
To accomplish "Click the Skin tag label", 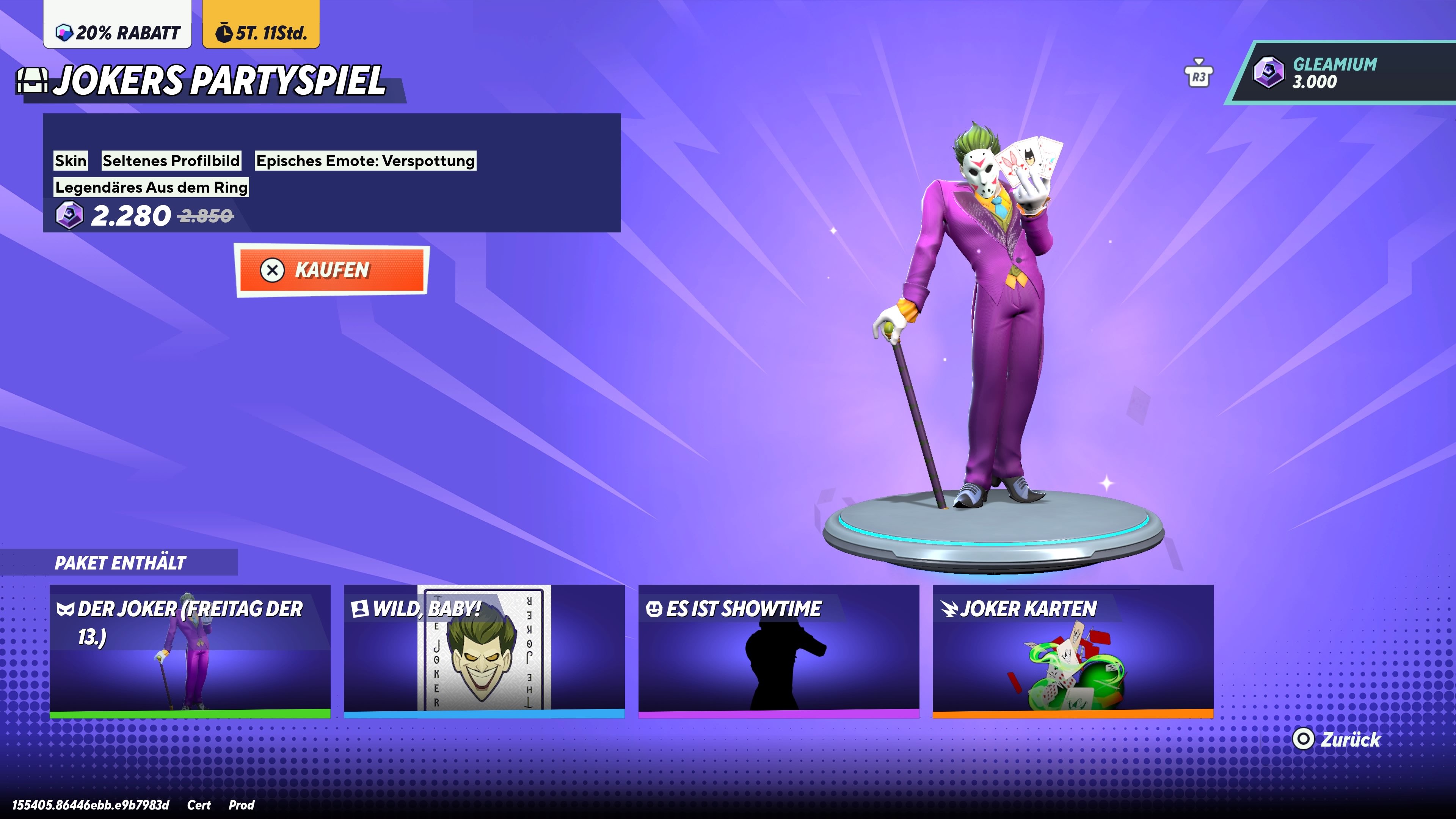I will click(x=71, y=160).
